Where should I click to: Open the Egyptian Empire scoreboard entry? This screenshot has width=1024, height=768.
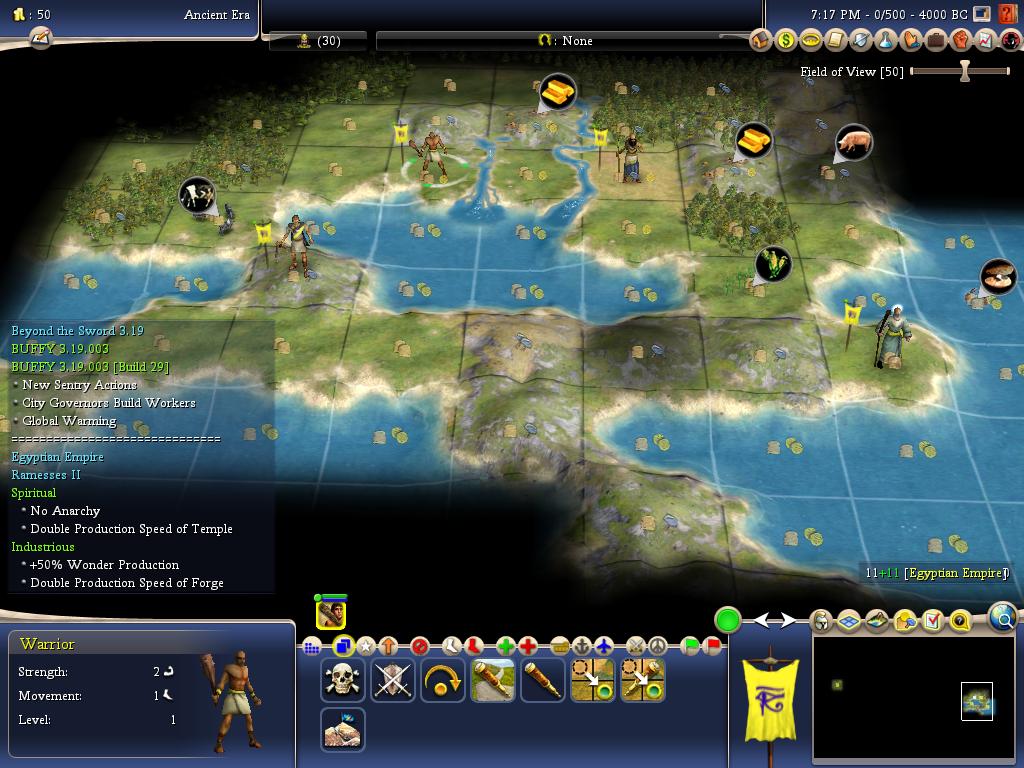point(955,573)
